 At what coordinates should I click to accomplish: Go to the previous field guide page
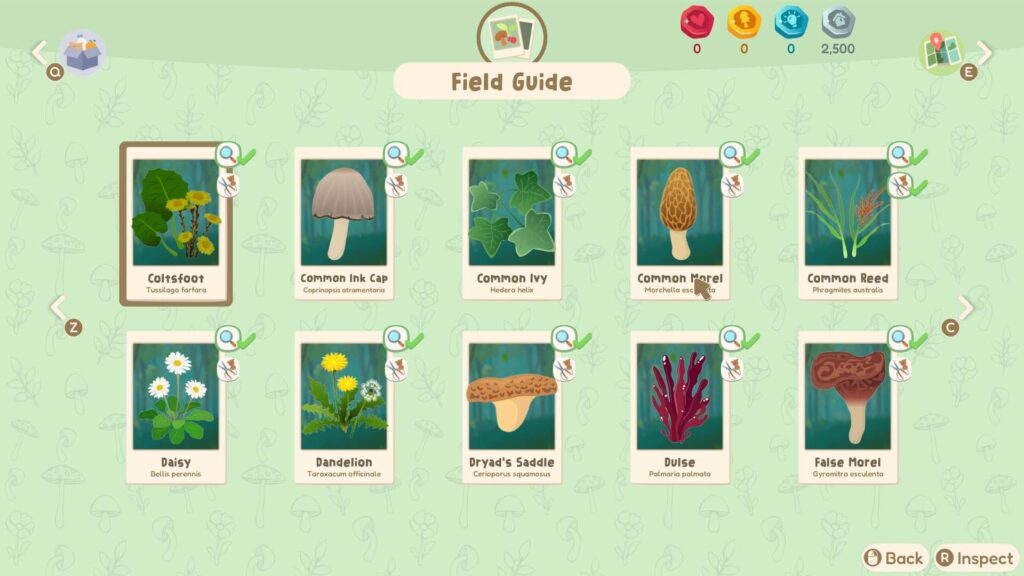[58, 308]
